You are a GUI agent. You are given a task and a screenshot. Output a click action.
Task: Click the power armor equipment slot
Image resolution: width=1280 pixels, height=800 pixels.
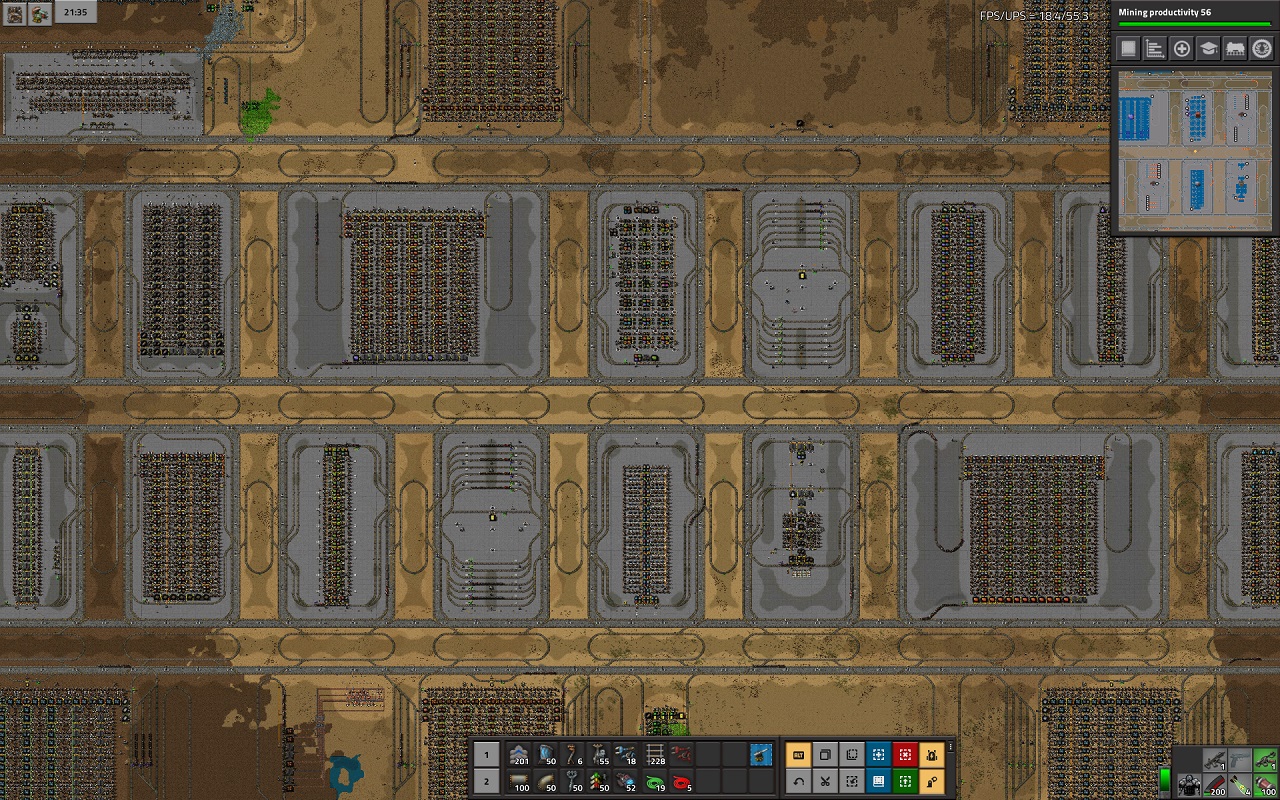1188,785
